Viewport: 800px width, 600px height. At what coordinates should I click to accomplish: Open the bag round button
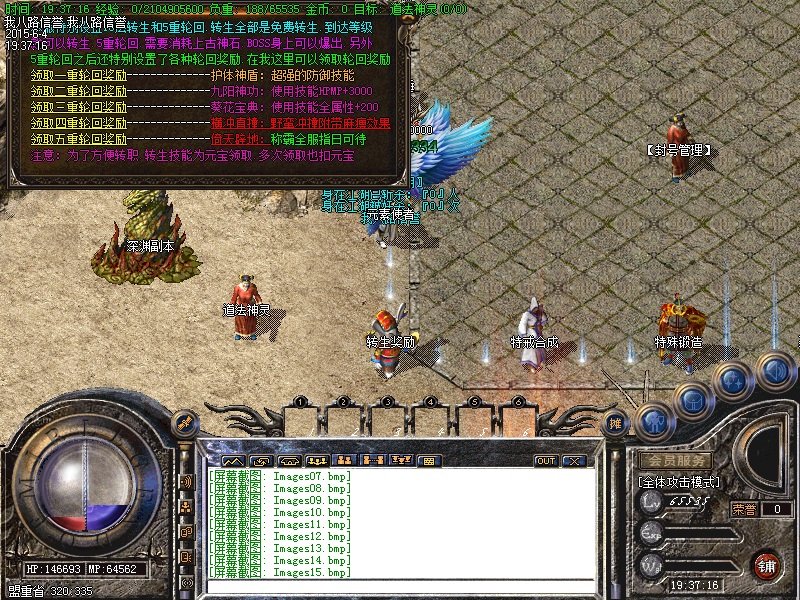(x=692, y=400)
